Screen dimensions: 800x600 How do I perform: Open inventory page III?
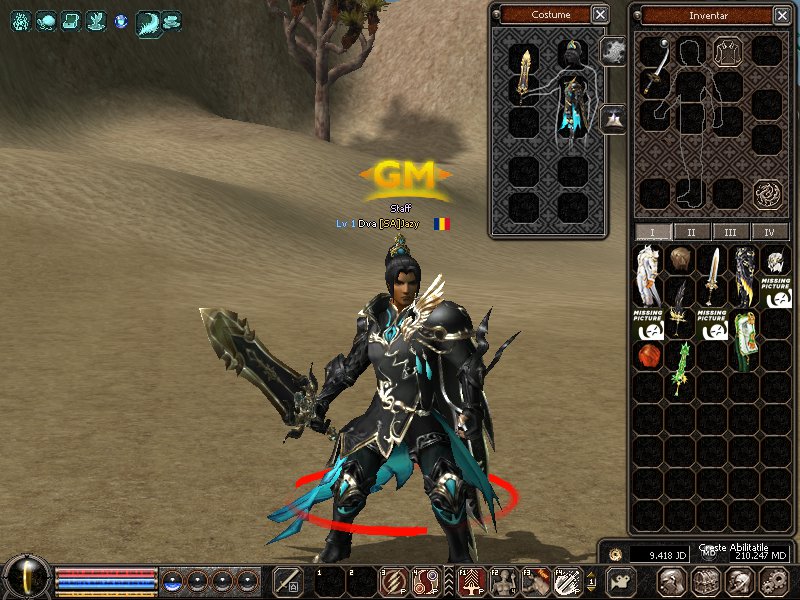pos(731,232)
